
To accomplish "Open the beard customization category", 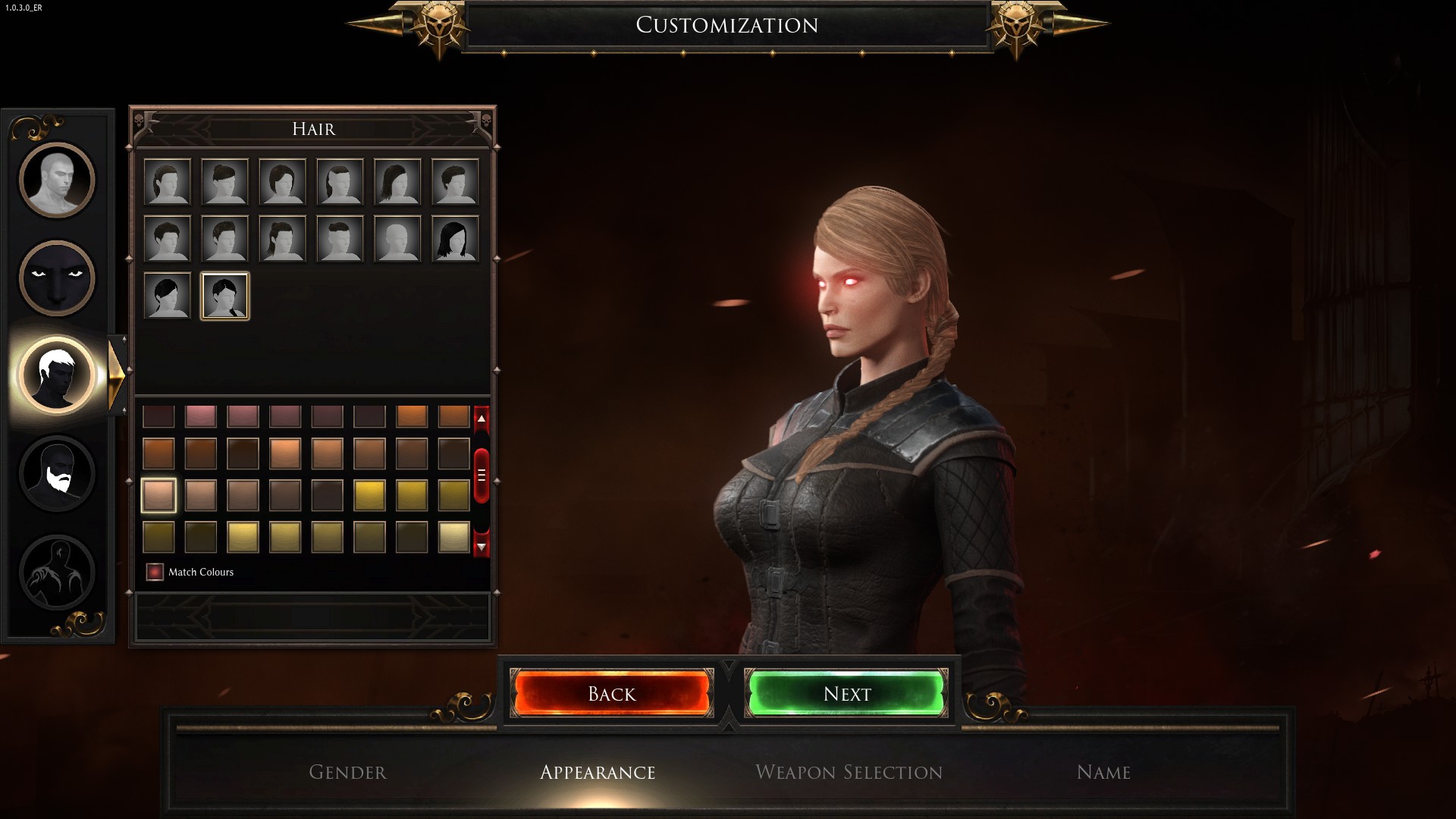I will 57,473.
